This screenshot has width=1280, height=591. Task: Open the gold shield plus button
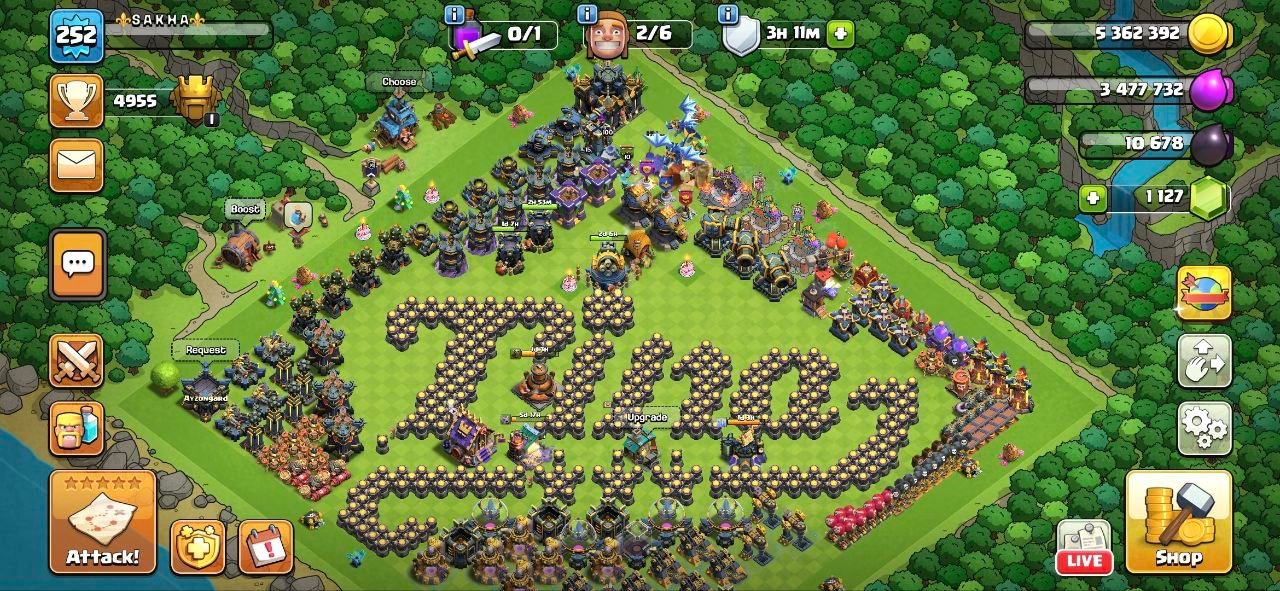coord(197,546)
